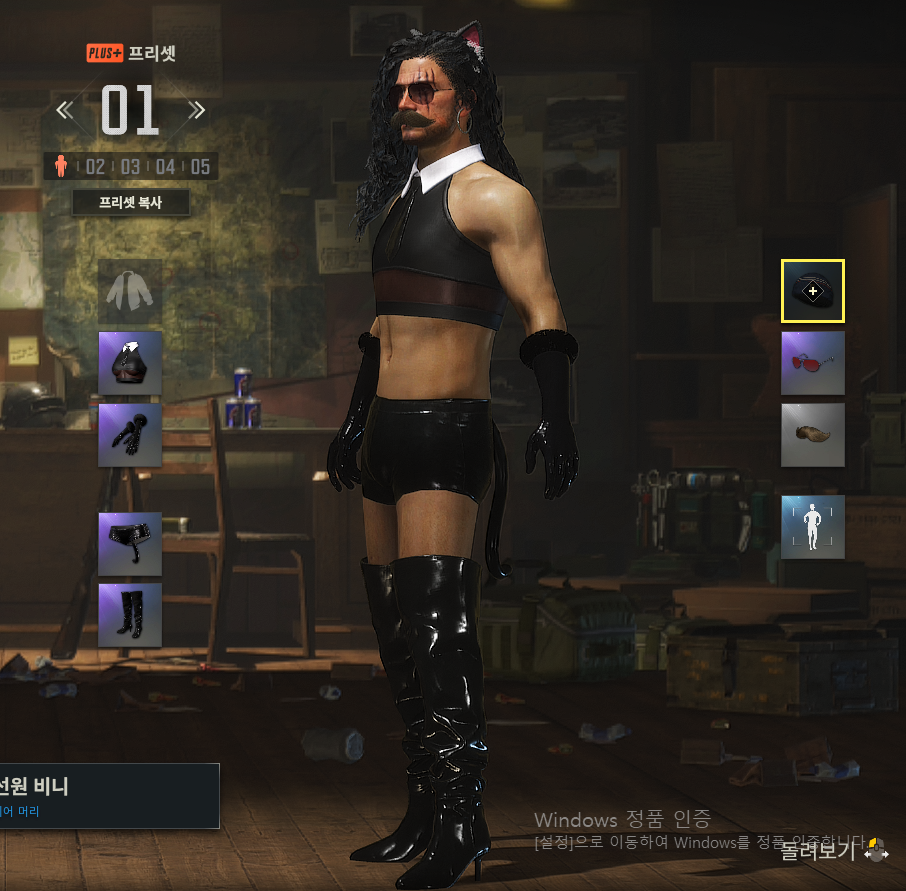Switch to preset 02 tab

pyautogui.click(x=94, y=166)
